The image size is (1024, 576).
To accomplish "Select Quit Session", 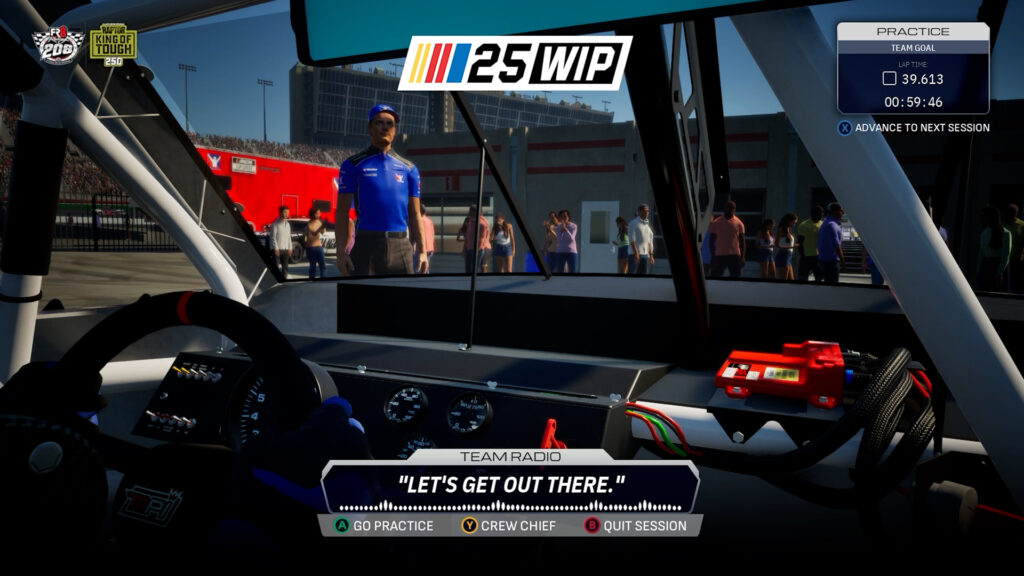I will pyautogui.click(x=635, y=525).
